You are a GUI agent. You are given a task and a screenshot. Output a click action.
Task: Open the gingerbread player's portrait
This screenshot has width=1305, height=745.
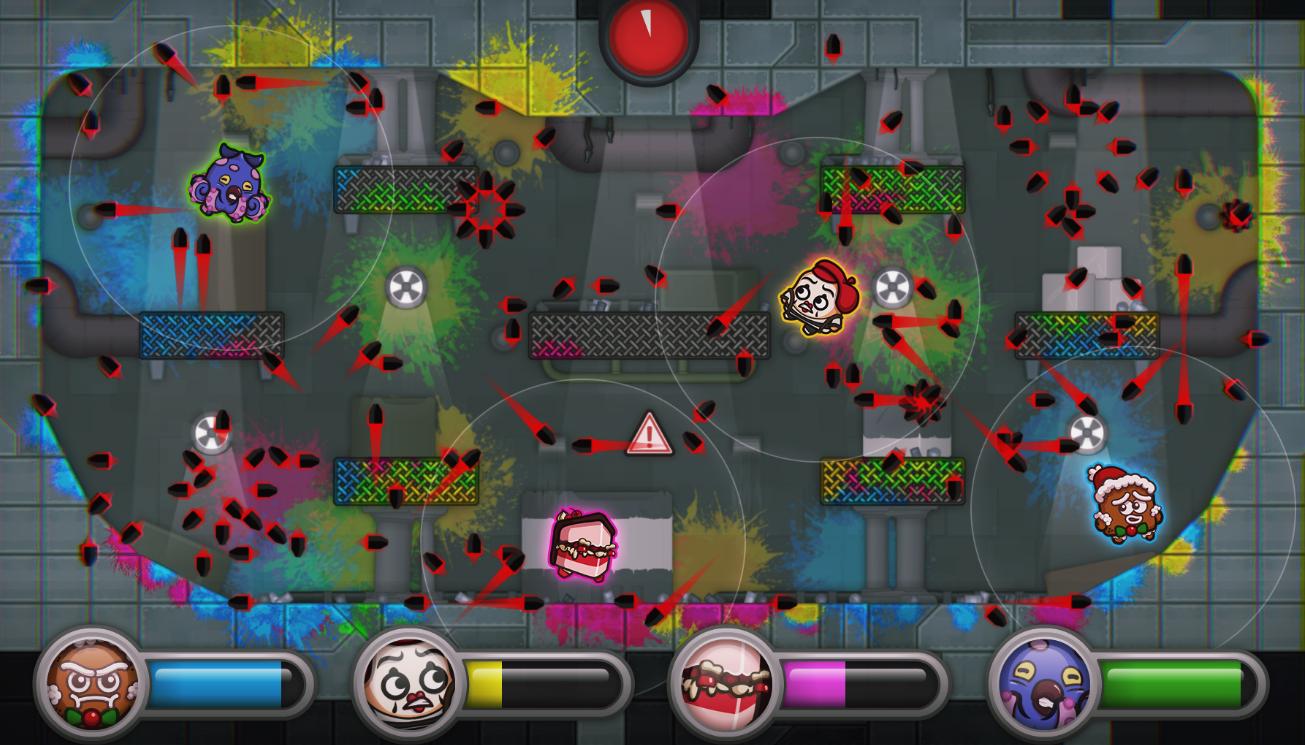tap(88, 681)
